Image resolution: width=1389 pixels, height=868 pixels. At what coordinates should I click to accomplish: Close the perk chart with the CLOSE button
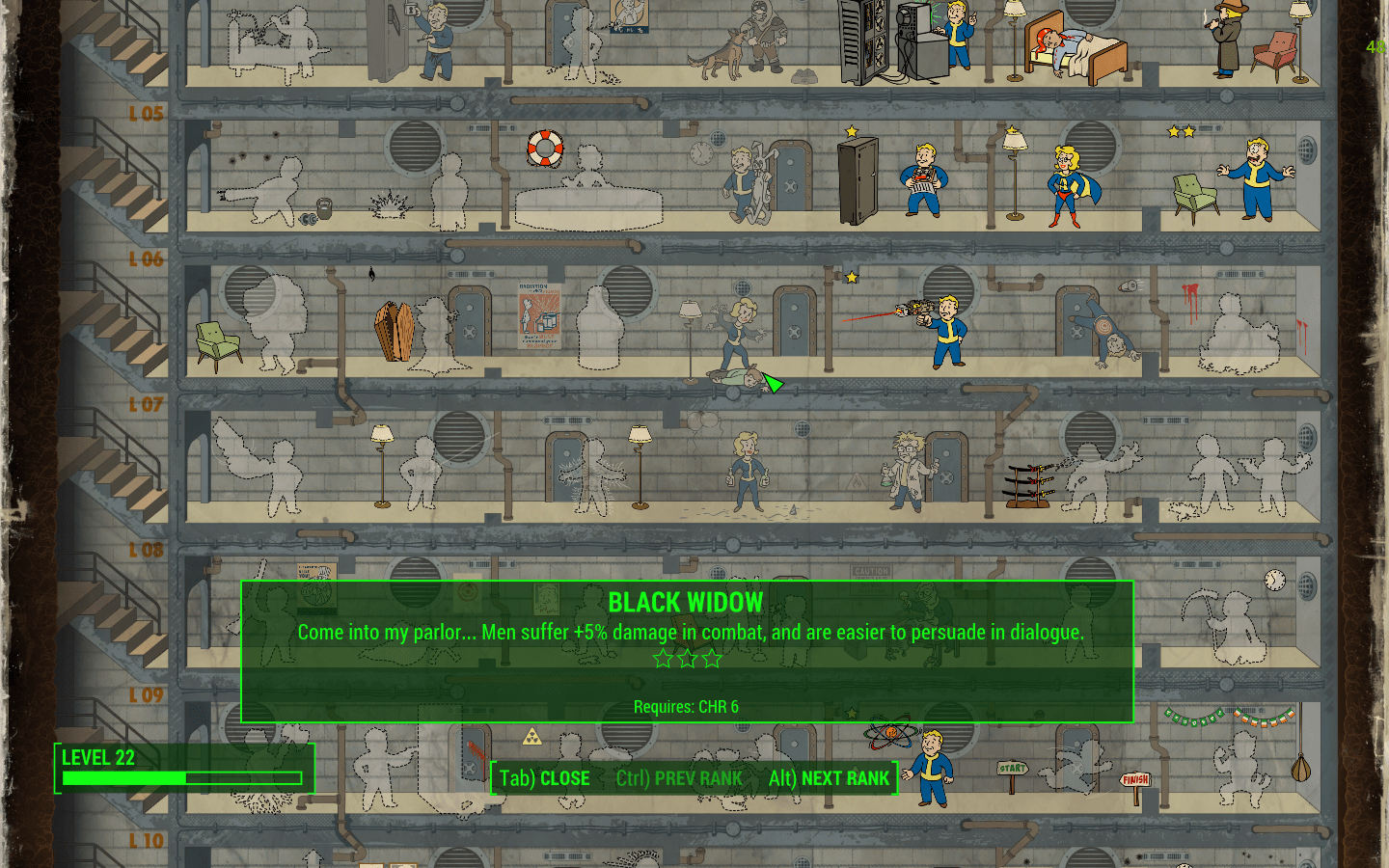544,778
